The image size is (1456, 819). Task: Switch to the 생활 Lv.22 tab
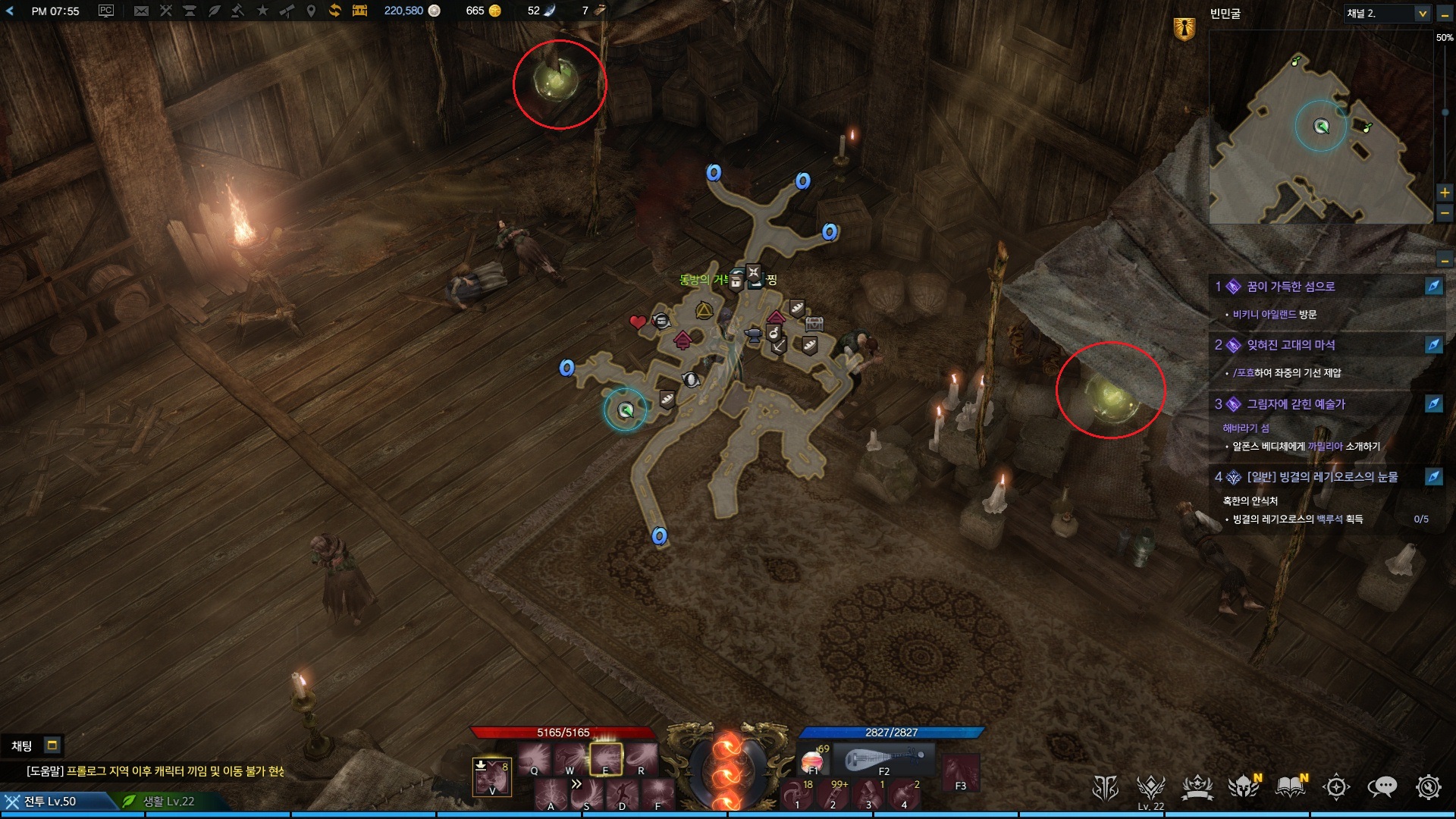(168, 802)
